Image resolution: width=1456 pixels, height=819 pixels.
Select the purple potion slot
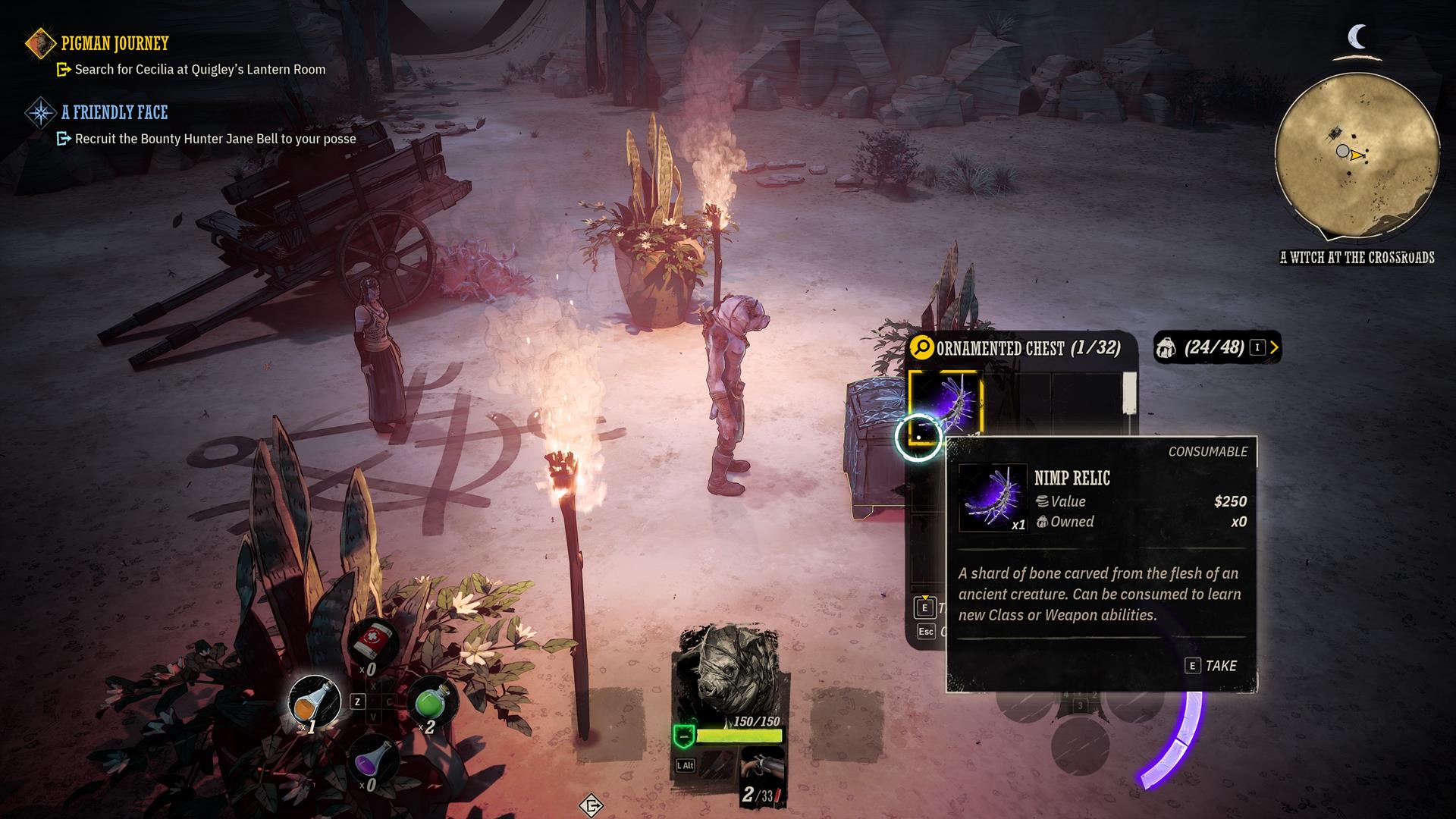[373, 758]
